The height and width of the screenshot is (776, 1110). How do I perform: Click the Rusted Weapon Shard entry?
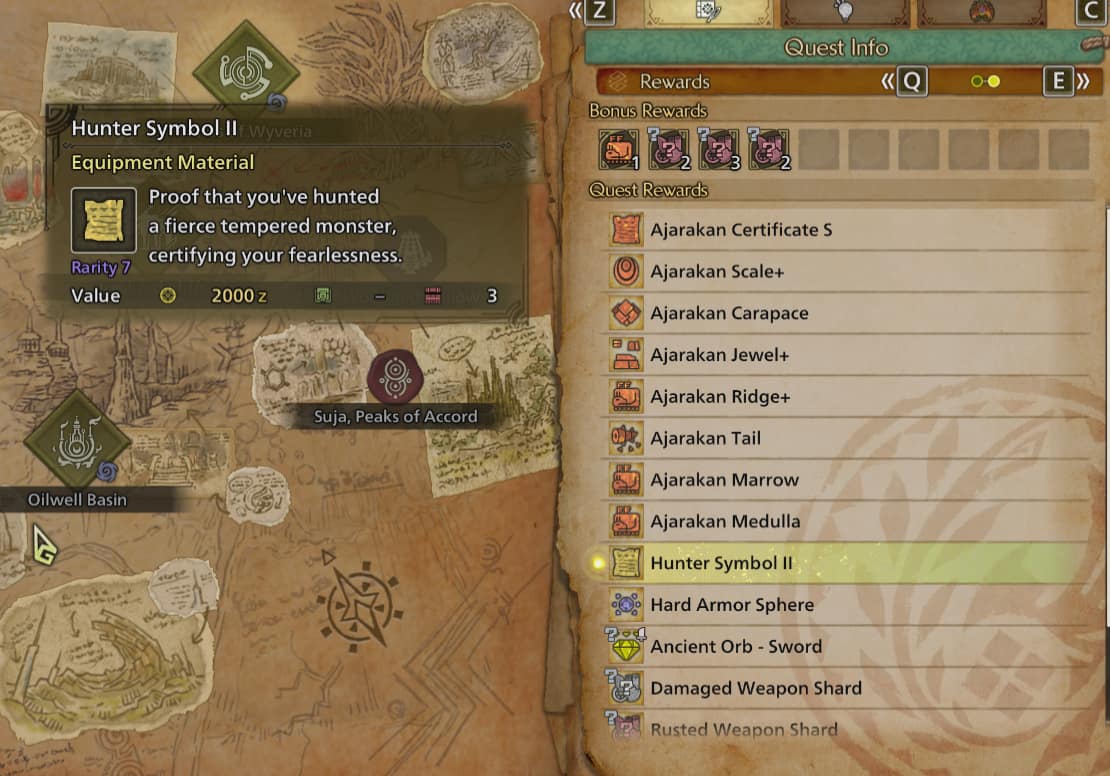(743, 729)
